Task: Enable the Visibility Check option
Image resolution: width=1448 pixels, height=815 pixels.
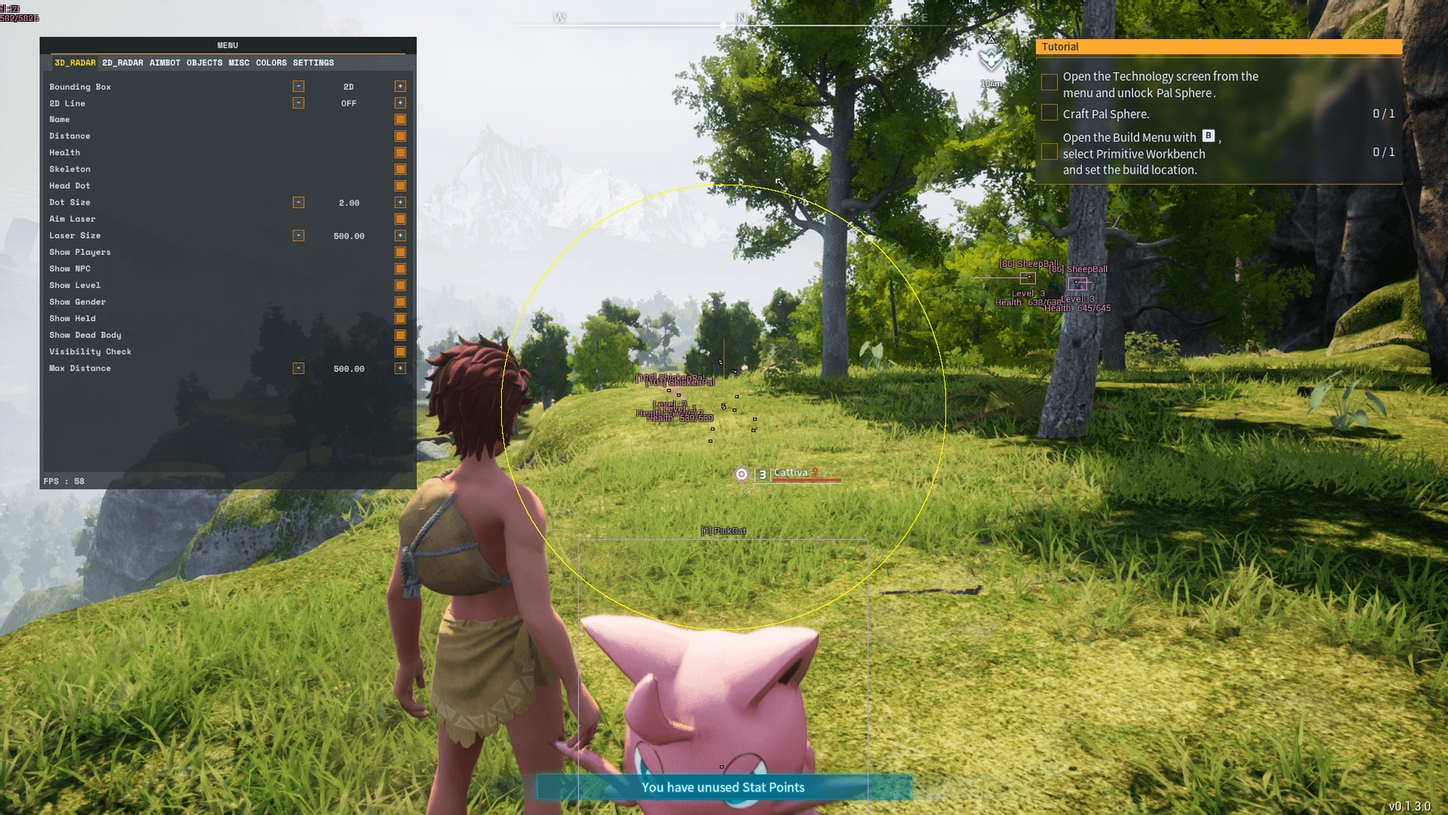Action: click(400, 351)
